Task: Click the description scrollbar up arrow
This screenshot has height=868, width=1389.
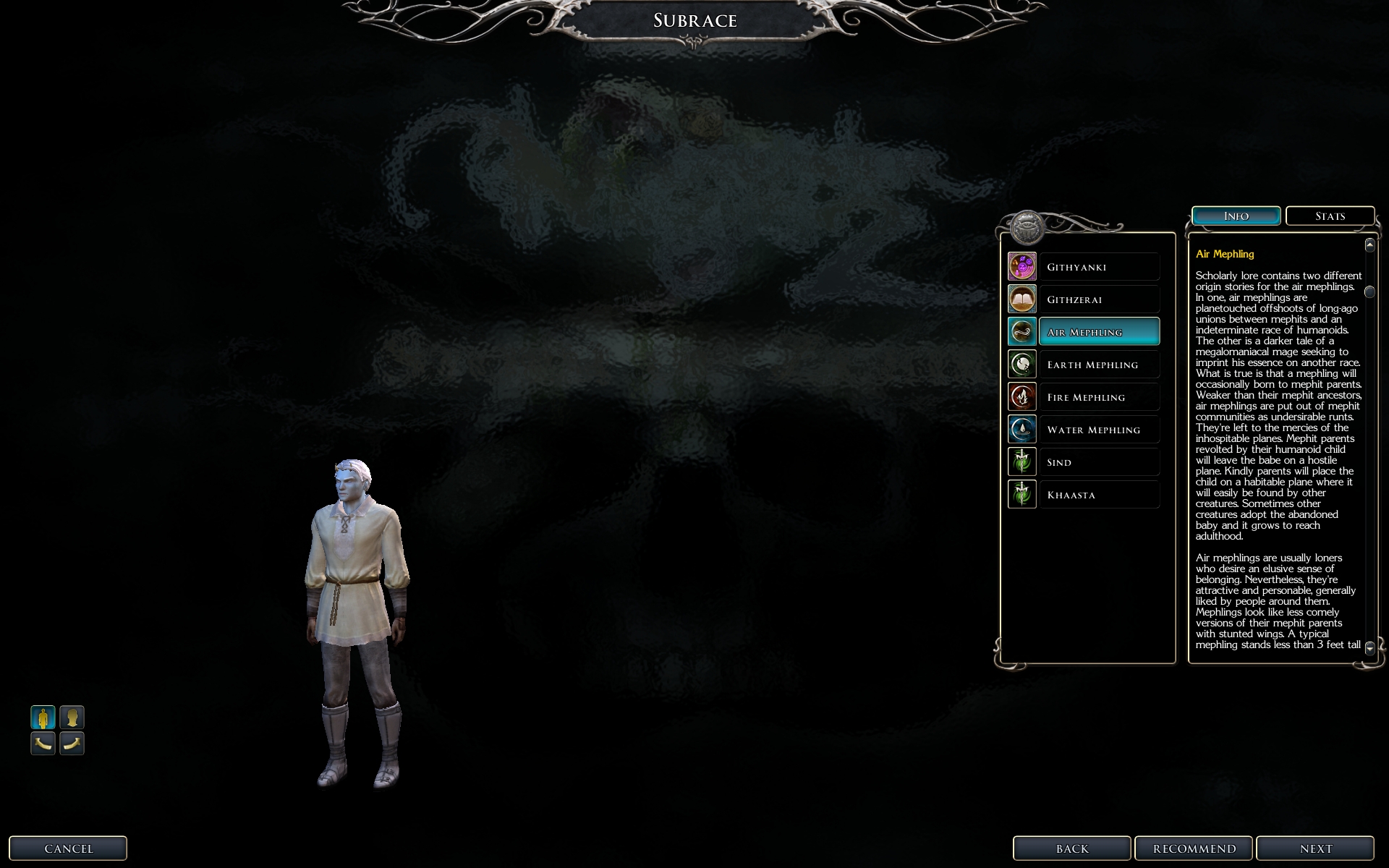Action: 1369,245
